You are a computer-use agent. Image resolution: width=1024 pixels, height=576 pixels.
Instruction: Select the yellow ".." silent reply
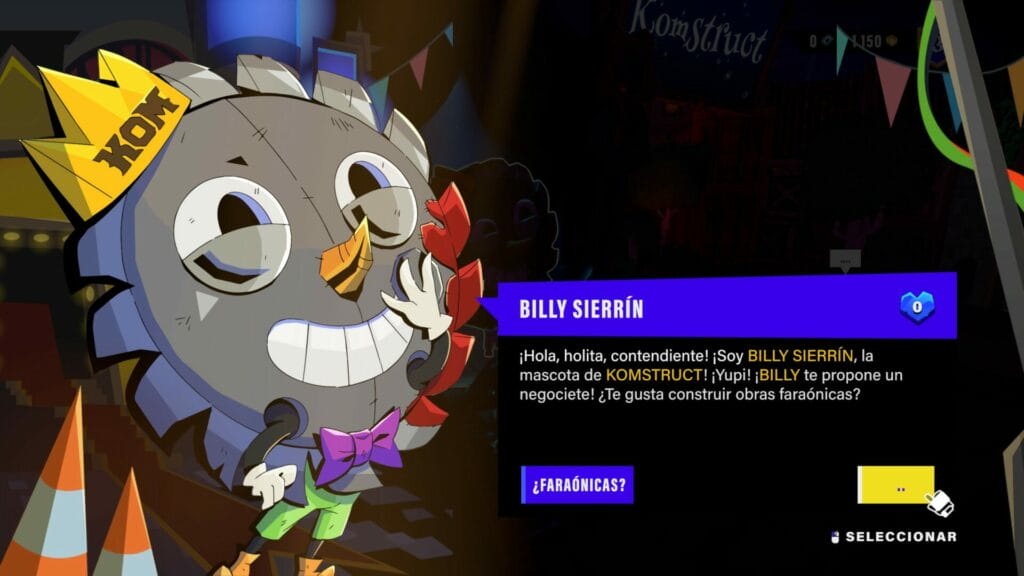pos(896,485)
